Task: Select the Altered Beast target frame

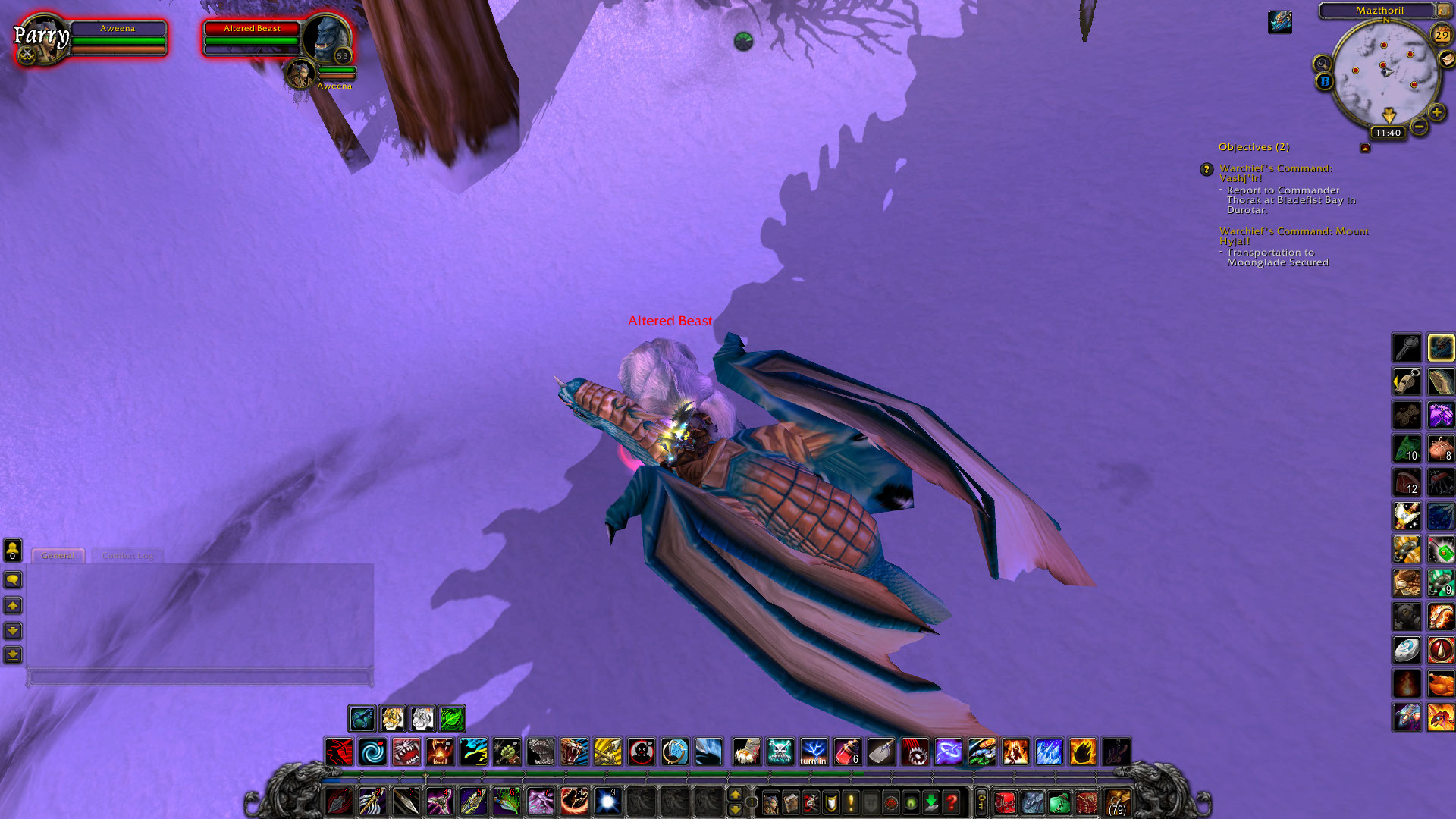Action: [250, 38]
